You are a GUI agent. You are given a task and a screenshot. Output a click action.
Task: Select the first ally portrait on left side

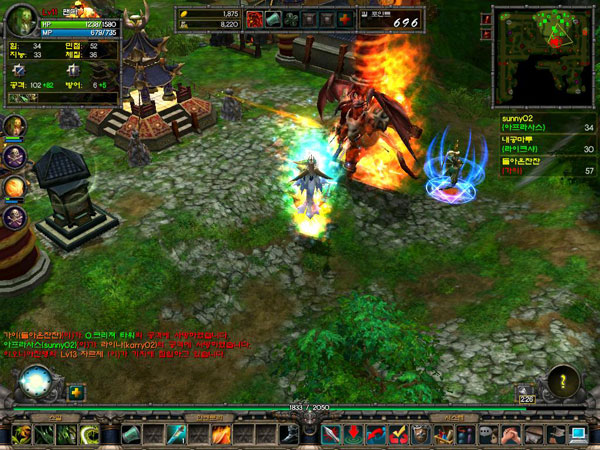pos(14,127)
